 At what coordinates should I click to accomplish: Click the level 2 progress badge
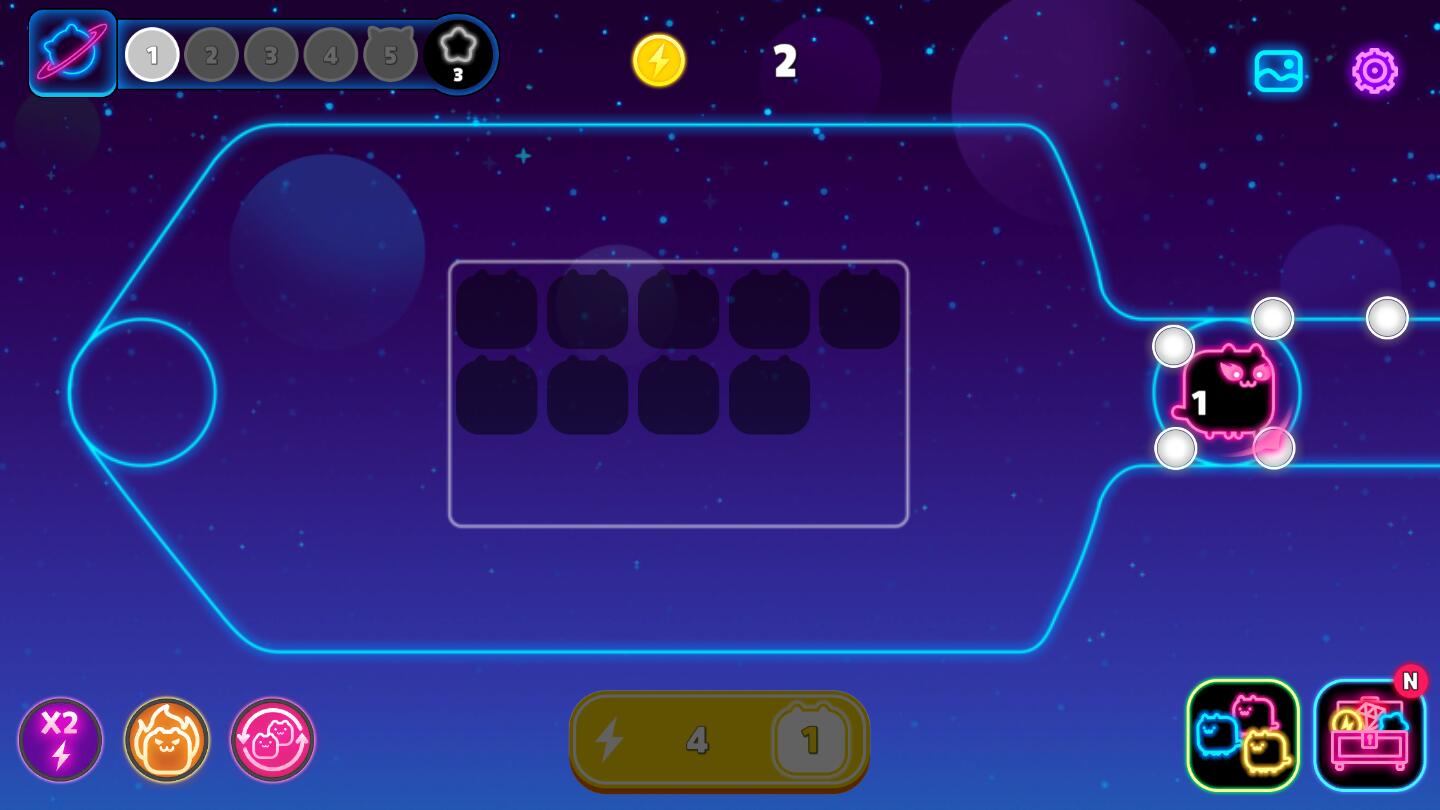[211, 55]
